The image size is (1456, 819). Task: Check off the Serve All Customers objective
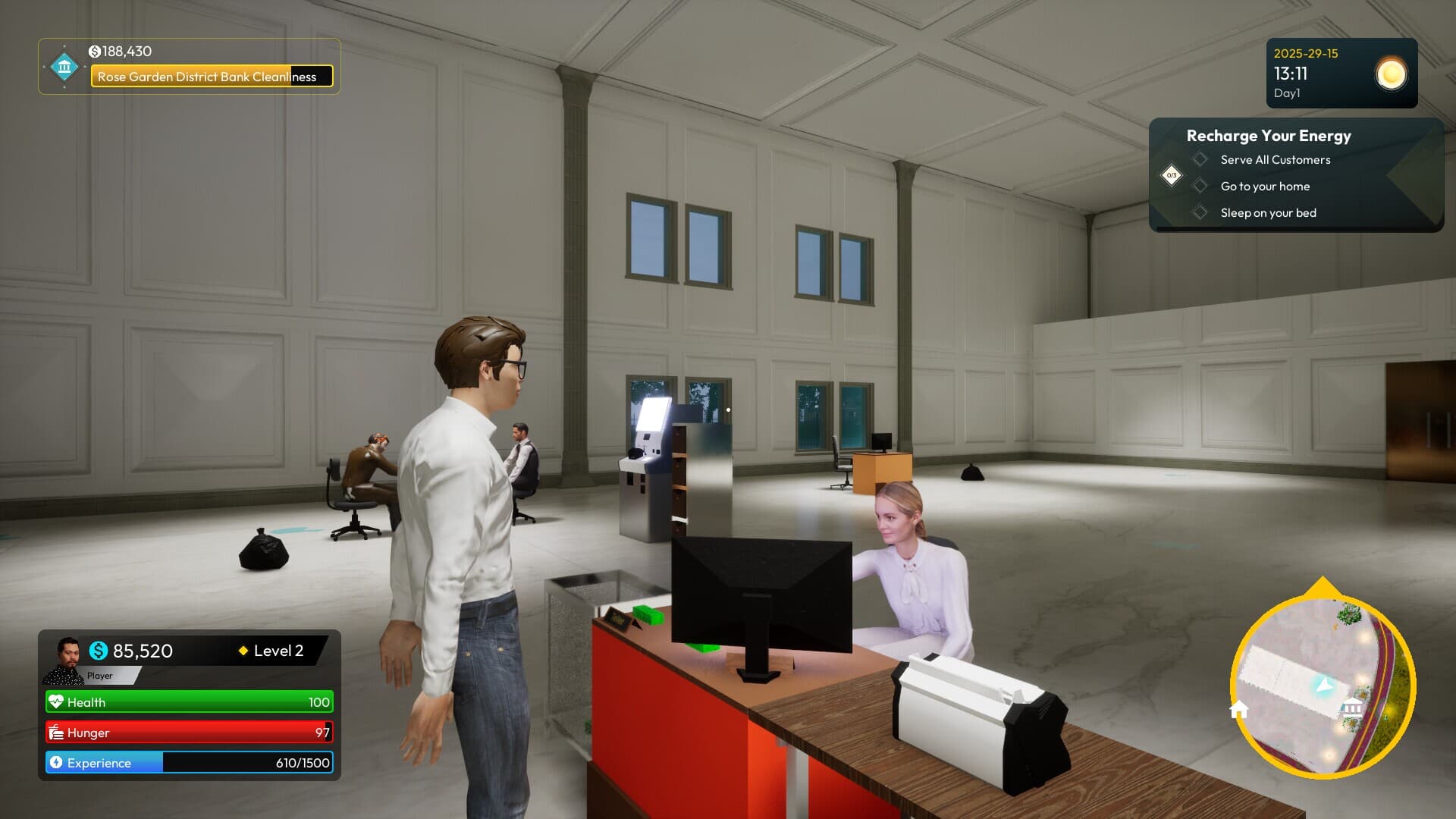1201,160
